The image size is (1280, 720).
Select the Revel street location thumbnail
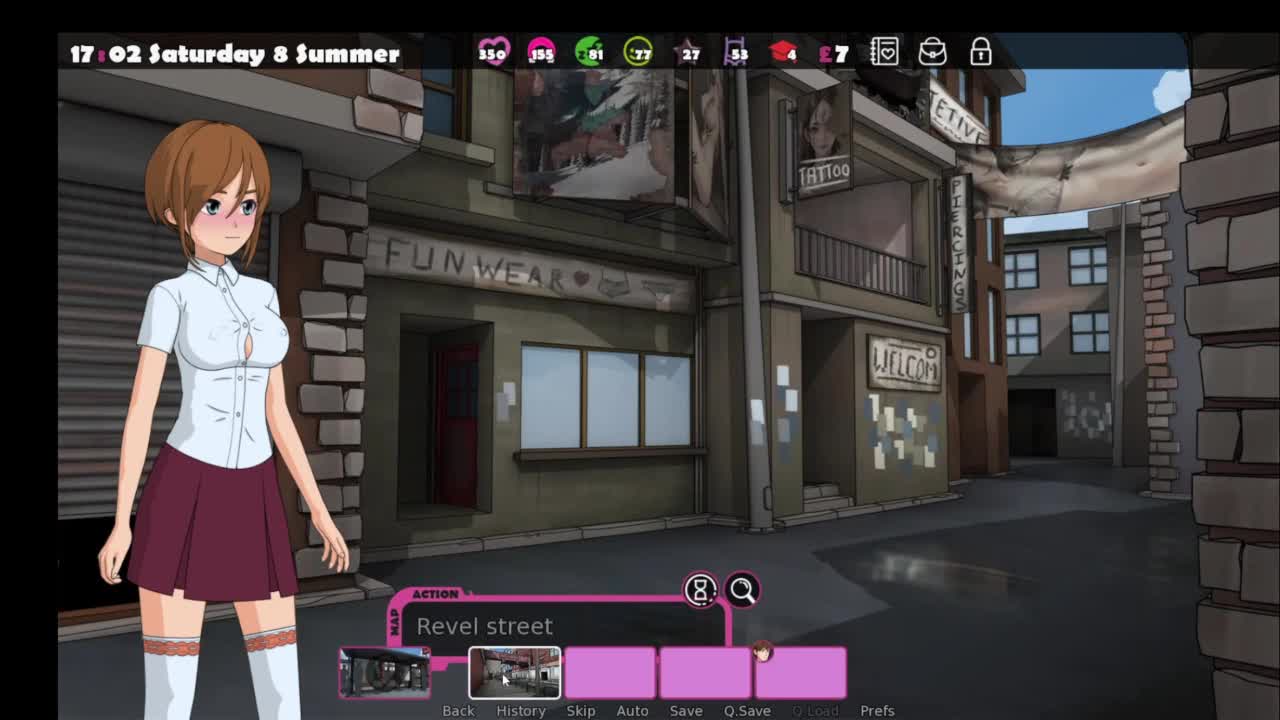pyautogui.click(x=514, y=672)
